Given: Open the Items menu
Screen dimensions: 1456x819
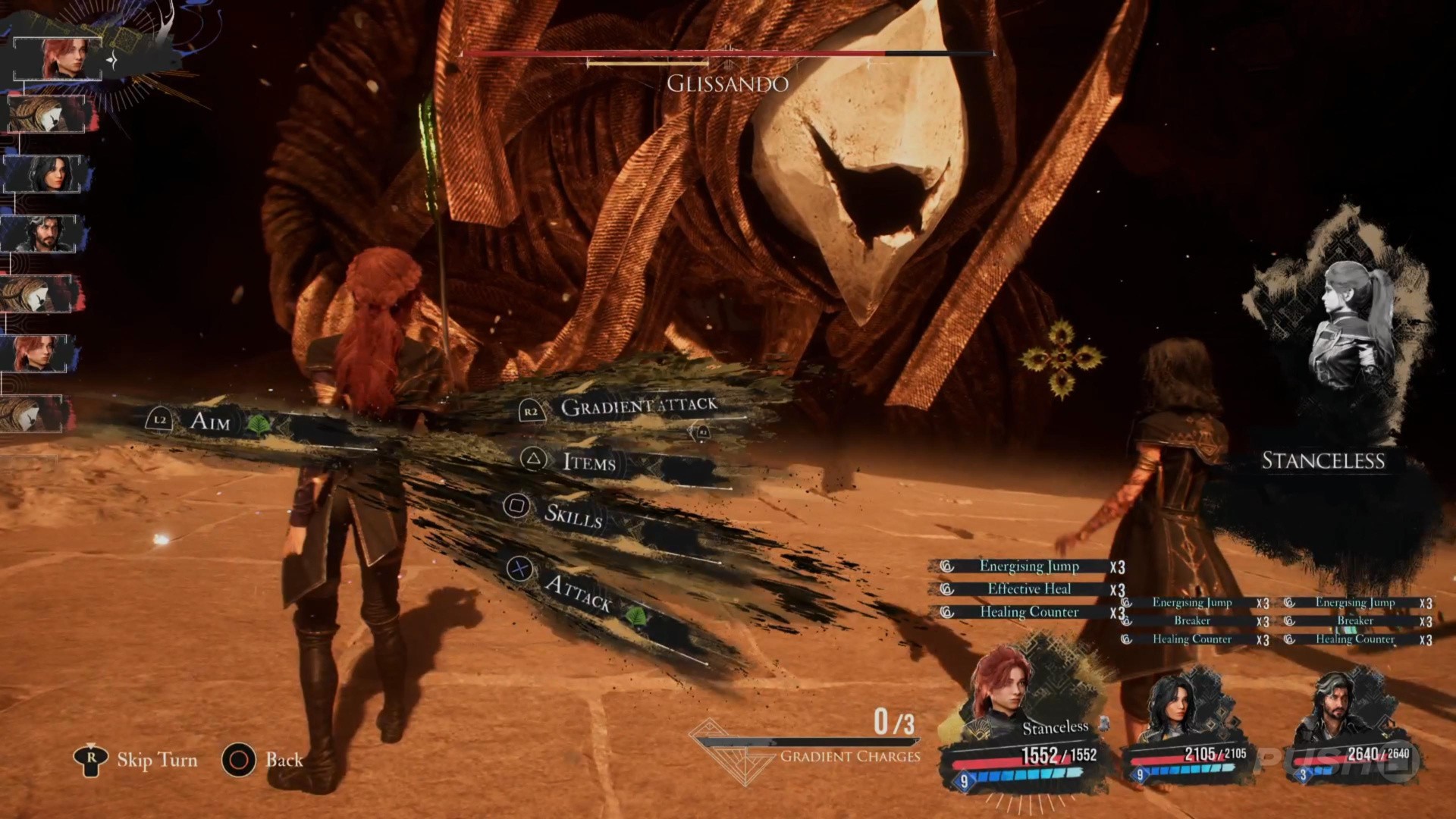Looking at the screenshot, I should tap(588, 461).
